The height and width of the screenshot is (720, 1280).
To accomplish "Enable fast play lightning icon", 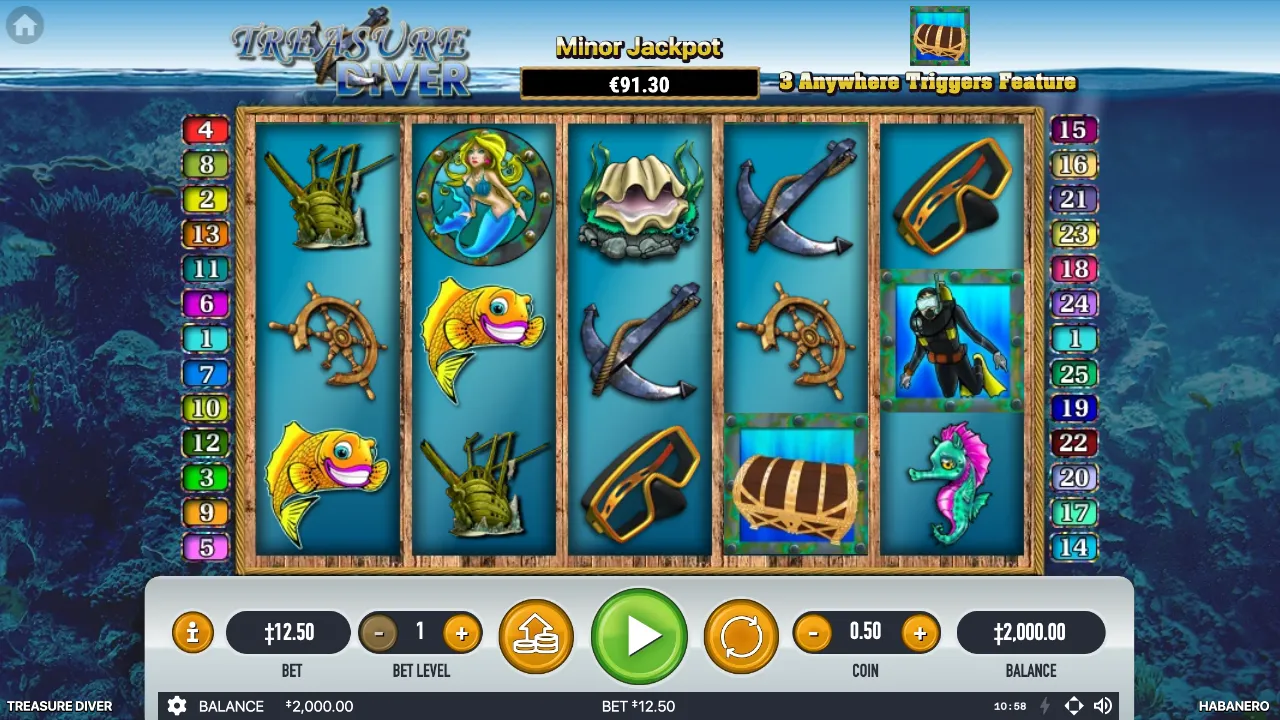I will [1044, 706].
